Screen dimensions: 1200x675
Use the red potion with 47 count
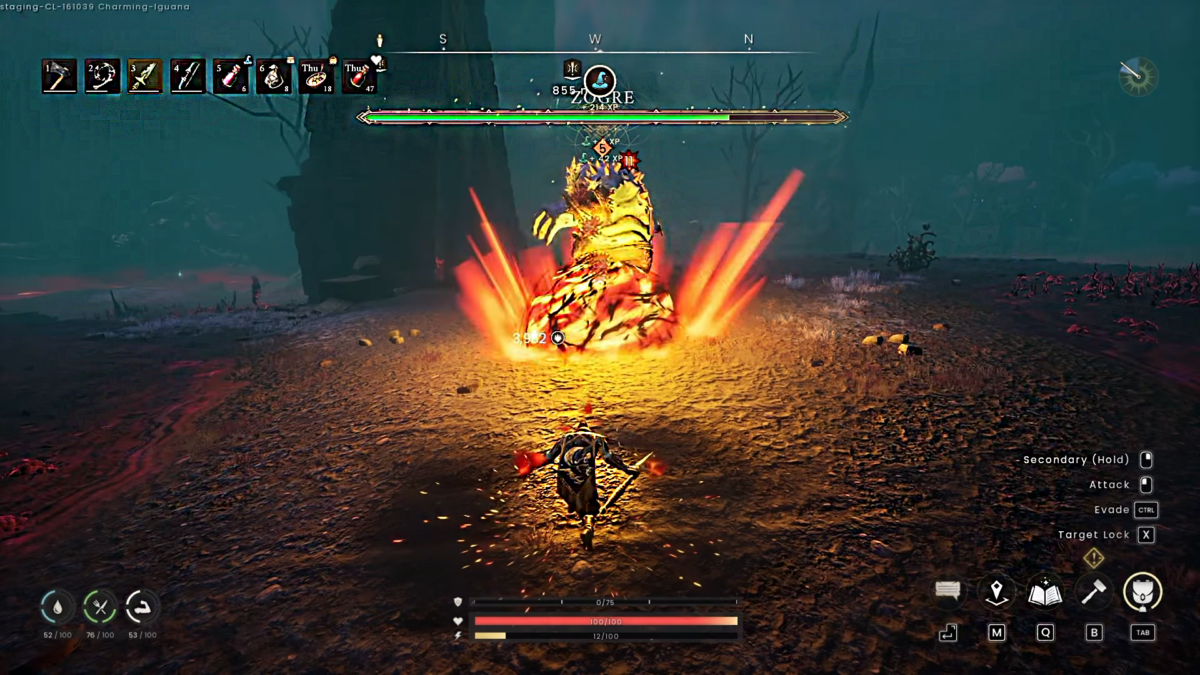tap(359, 76)
